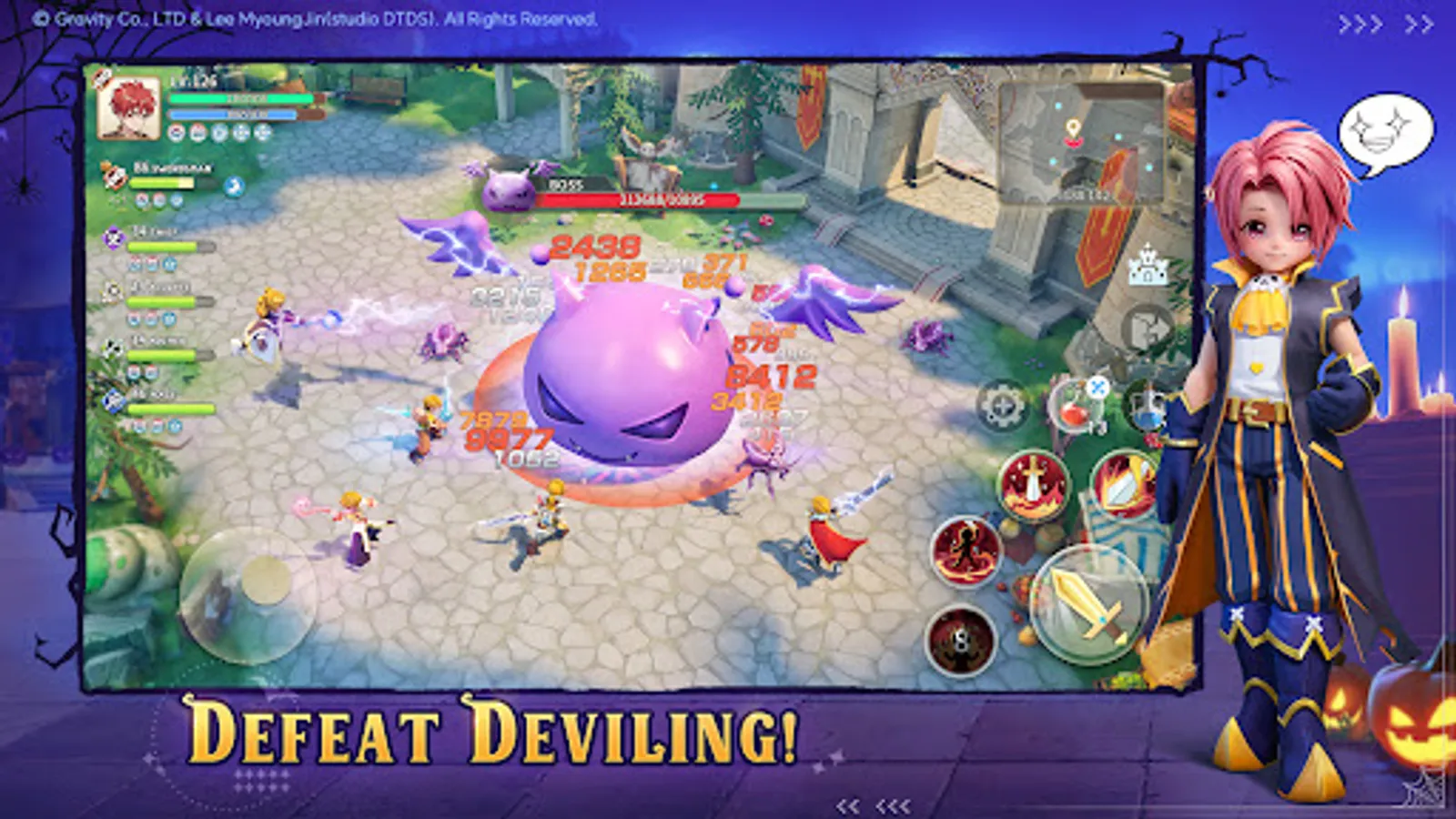Viewport: 1456px width, 819px height.
Task: Use the blue SP potion
Action: point(1147,414)
